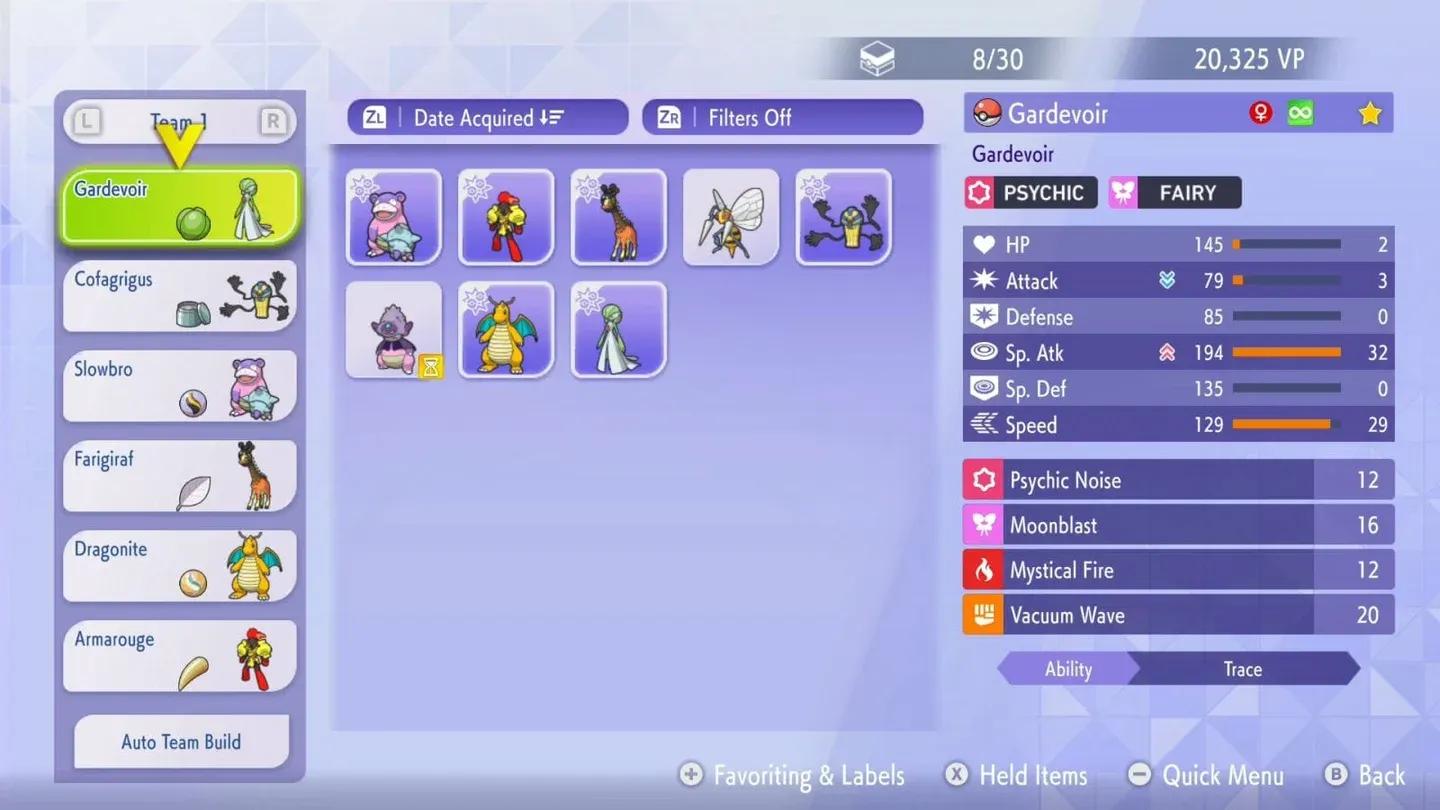Click the Fairy type icon beside Moonblast
Viewport: 1440px width, 810px height.
point(982,525)
